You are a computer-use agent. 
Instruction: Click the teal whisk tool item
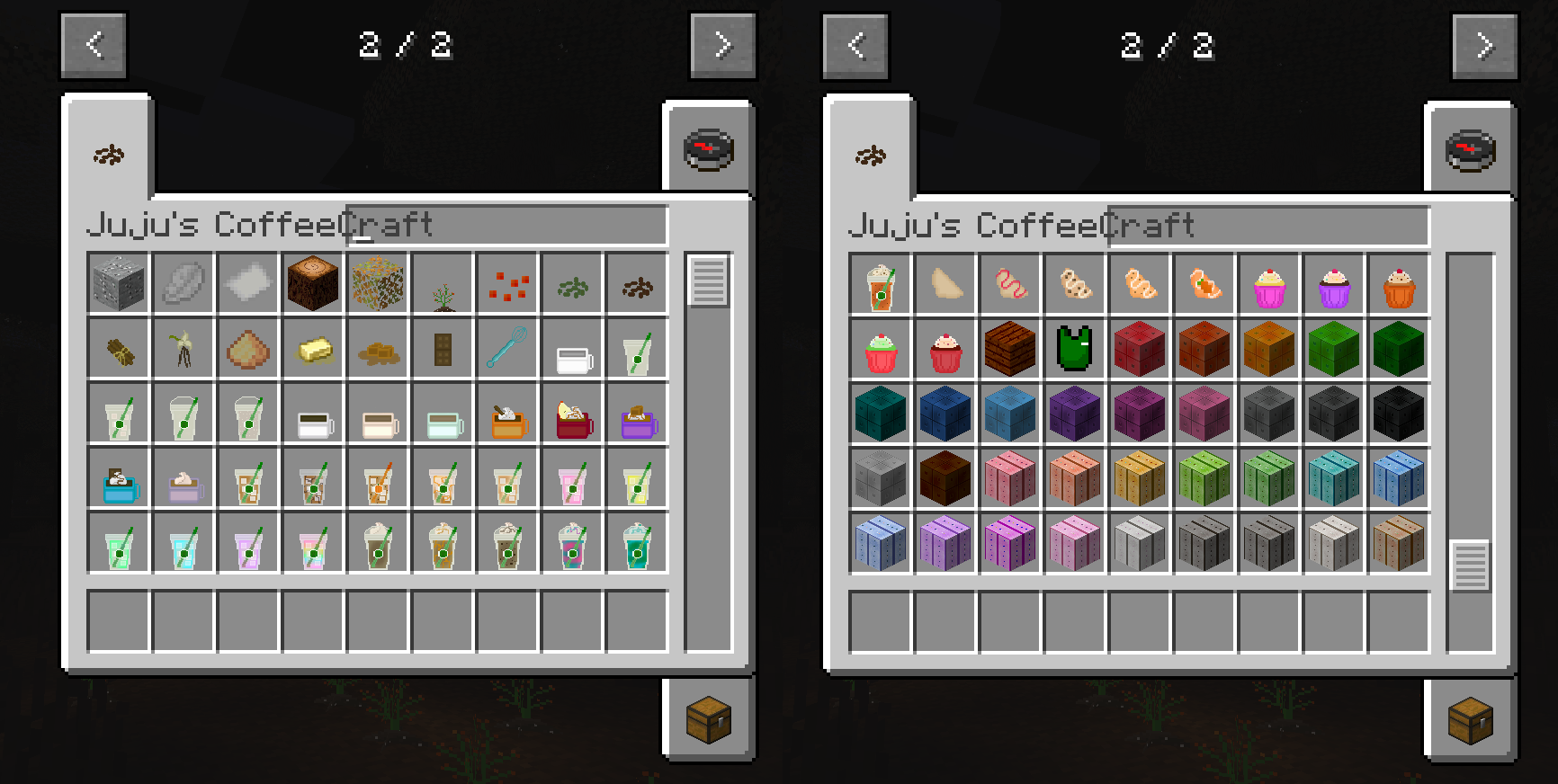pos(506,348)
